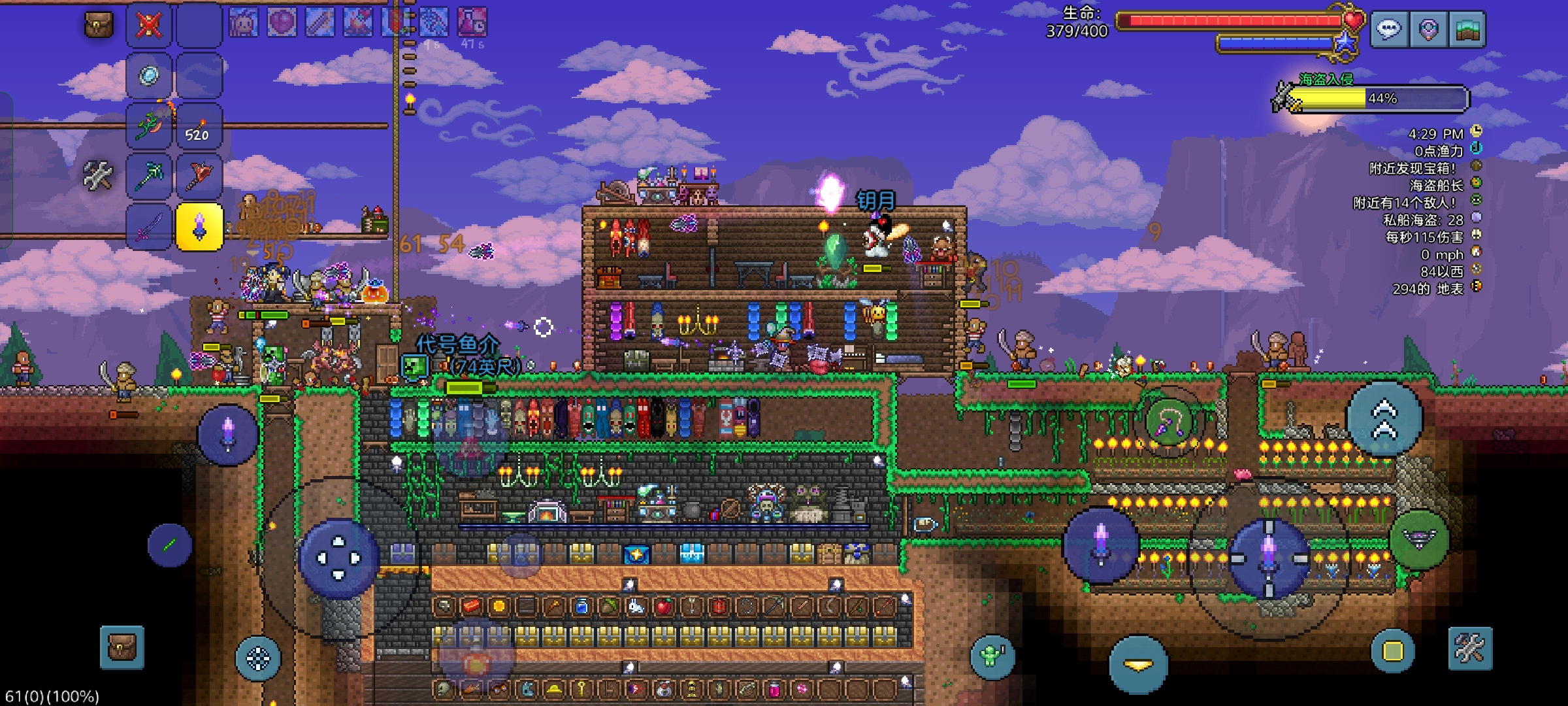Tap the yellow square button
Viewport: 1568px width, 706px height.
pyautogui.click(x=1392, y=651)
